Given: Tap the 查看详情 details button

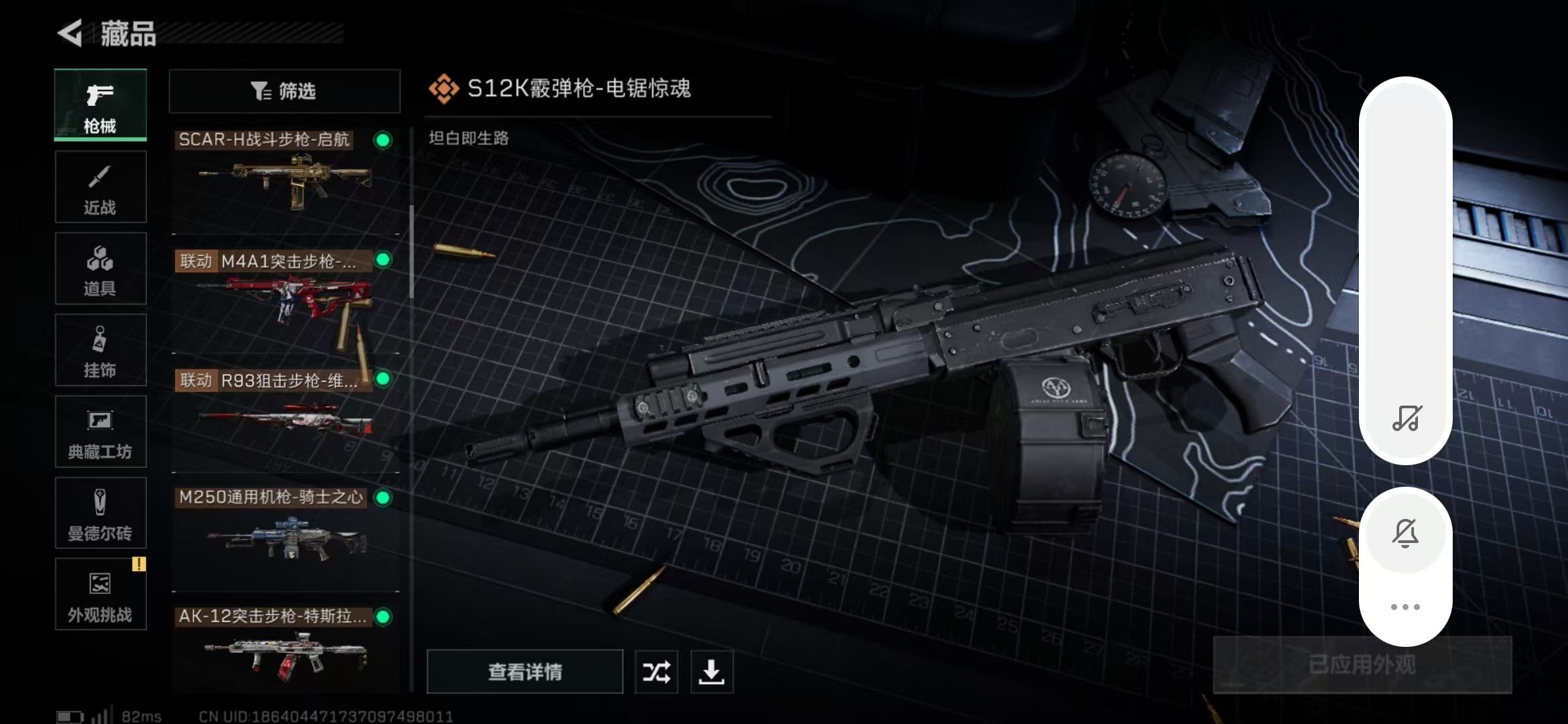Looking at the screenshot, I should (x=525, y=672).
